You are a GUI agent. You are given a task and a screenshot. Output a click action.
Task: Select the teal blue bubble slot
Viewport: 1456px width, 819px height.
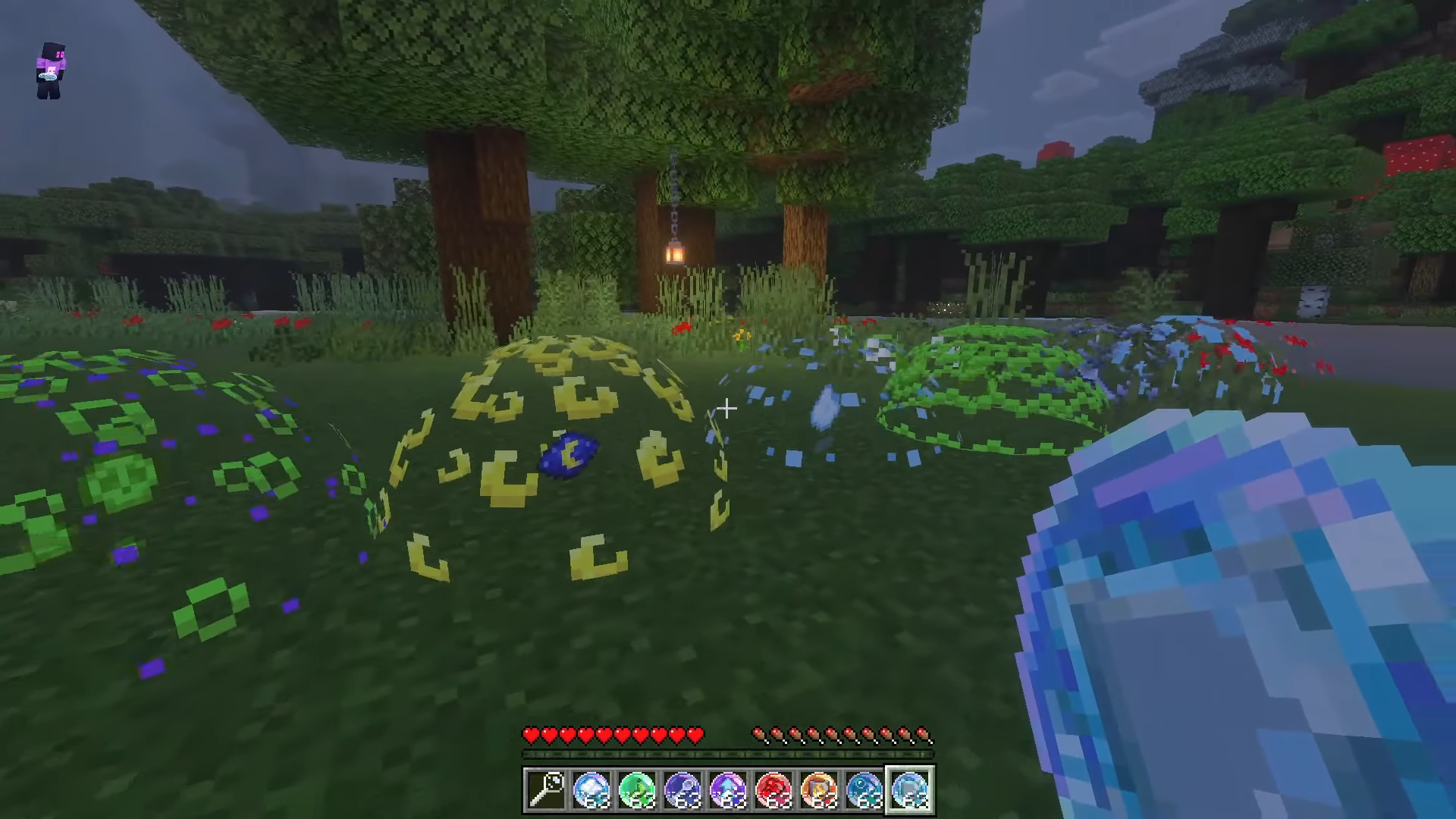pyautogui.click(x=864, y=790)
